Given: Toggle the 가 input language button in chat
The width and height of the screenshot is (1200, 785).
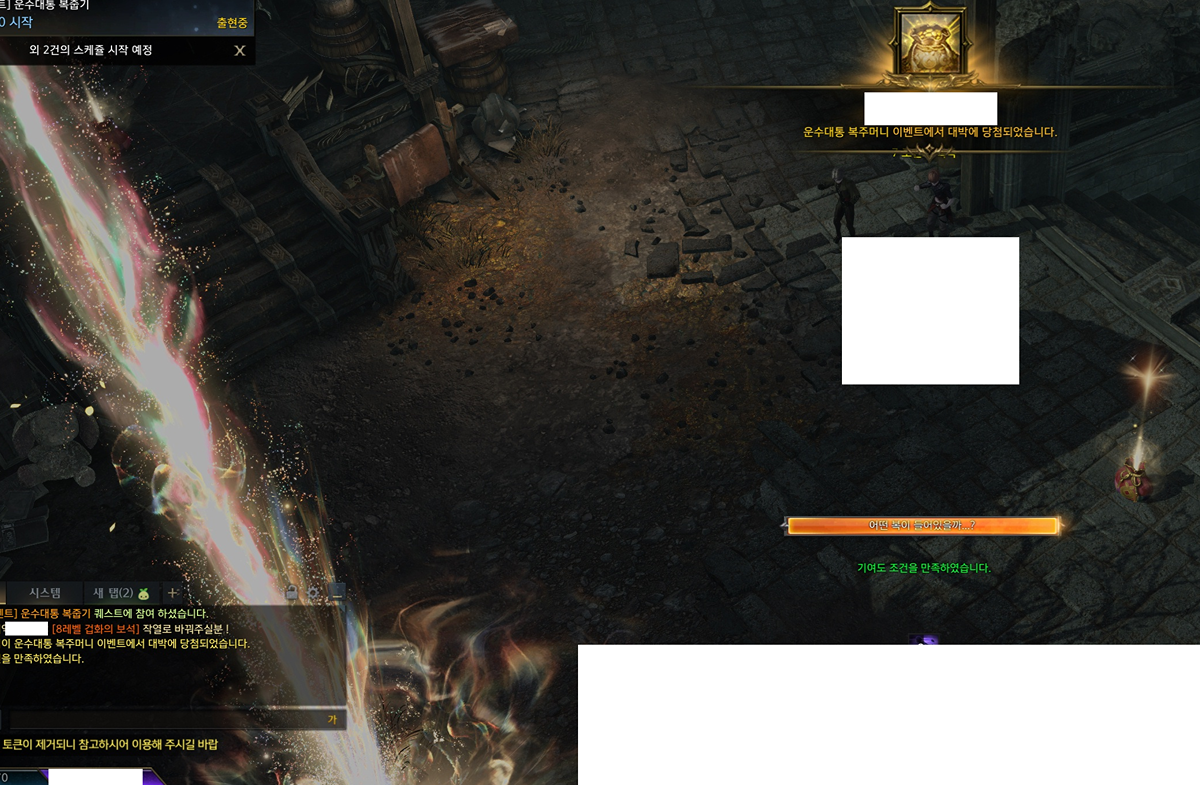Looking at the screenshot, I should [332, 720].
